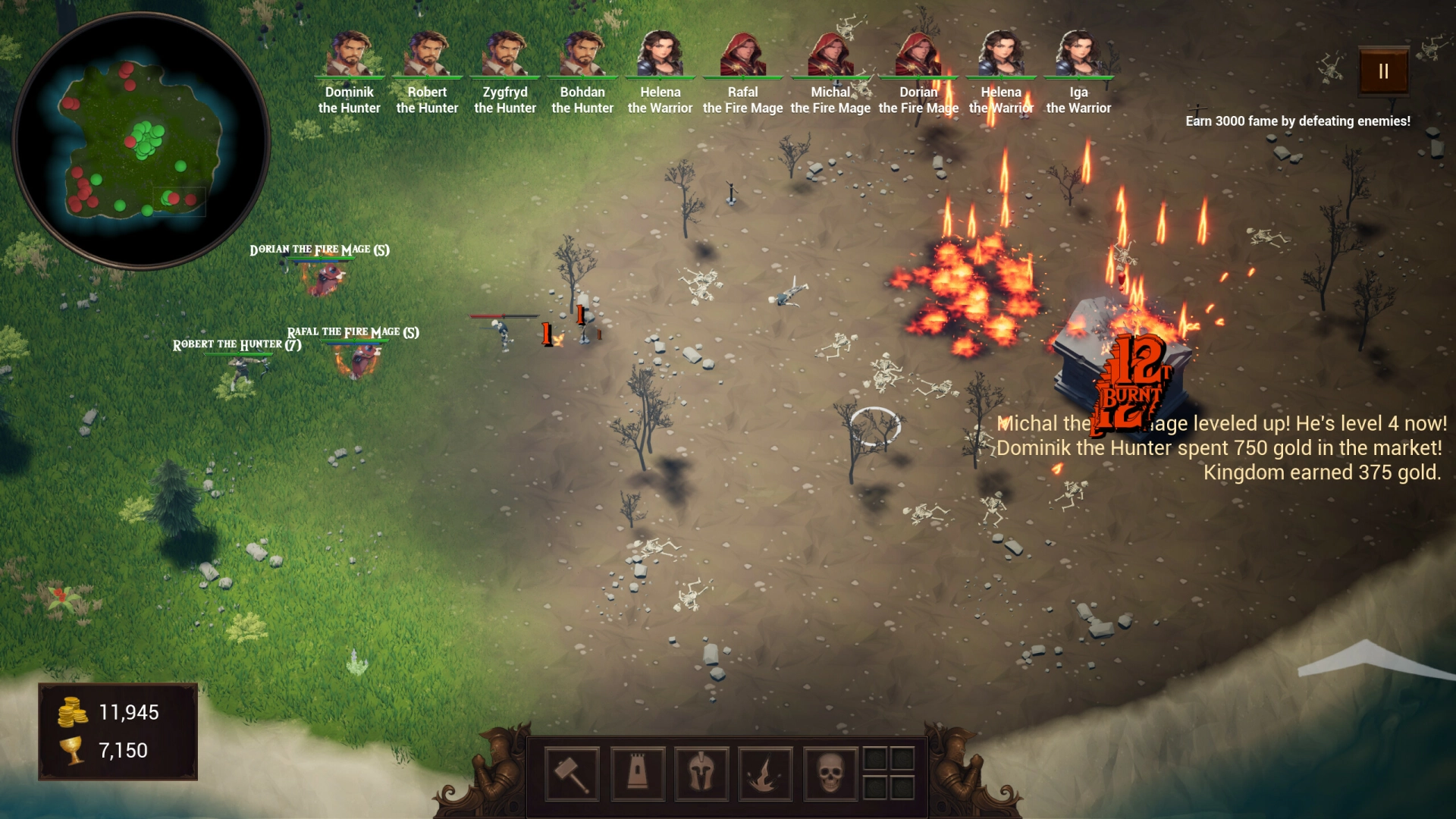Open the helmet heroes menu
This screenshot has height=819, width=1456.
click(x=701, y=773)
